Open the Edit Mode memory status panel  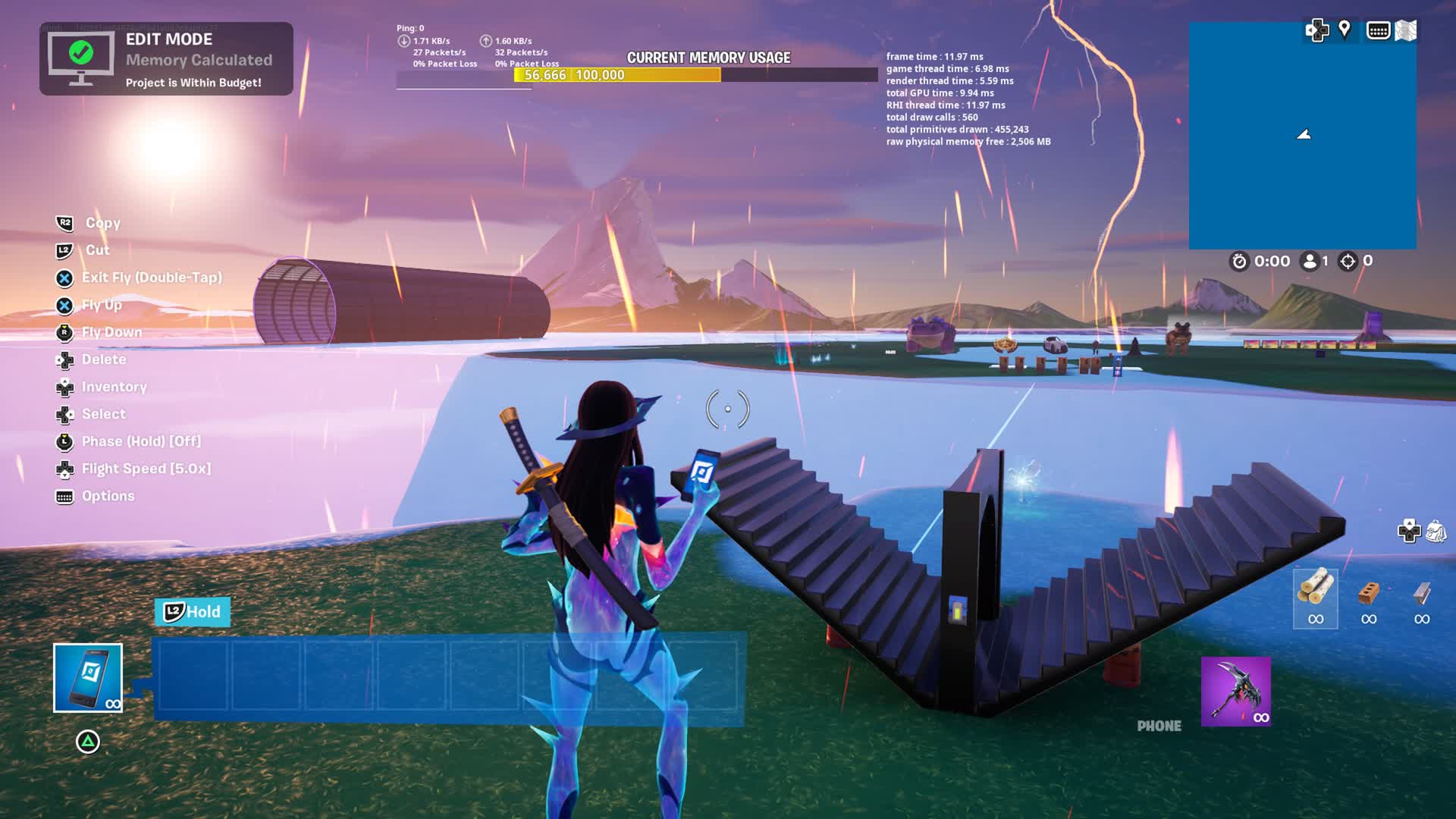pyautogui.click(x=166, y=59)
